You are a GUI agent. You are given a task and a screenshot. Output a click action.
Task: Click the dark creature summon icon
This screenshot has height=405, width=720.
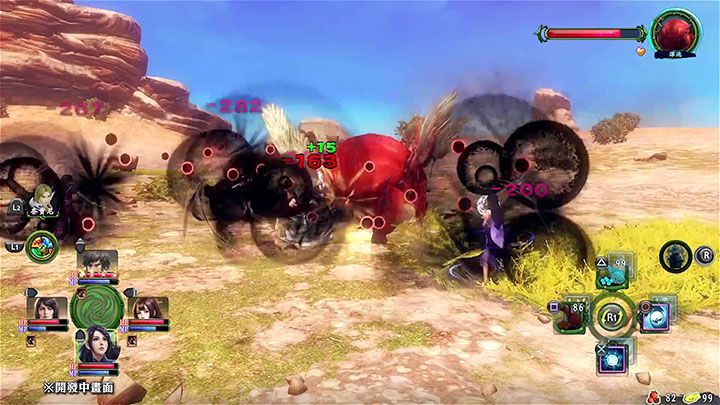coord(673,256)
